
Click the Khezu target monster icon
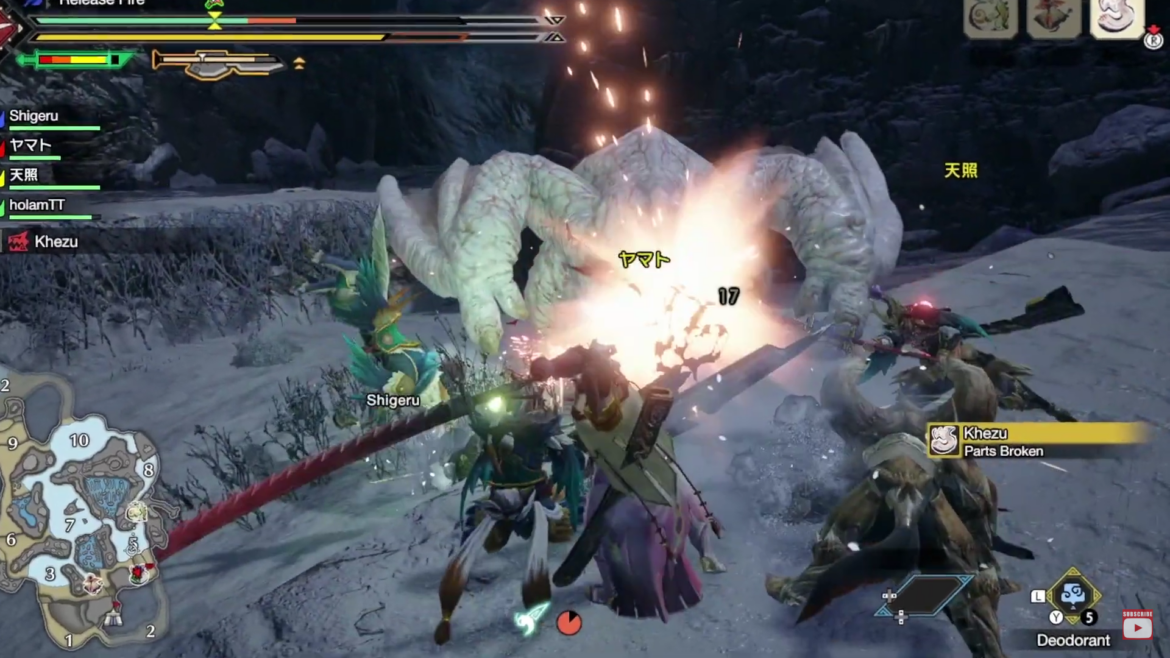click(x=1116, y=19)
